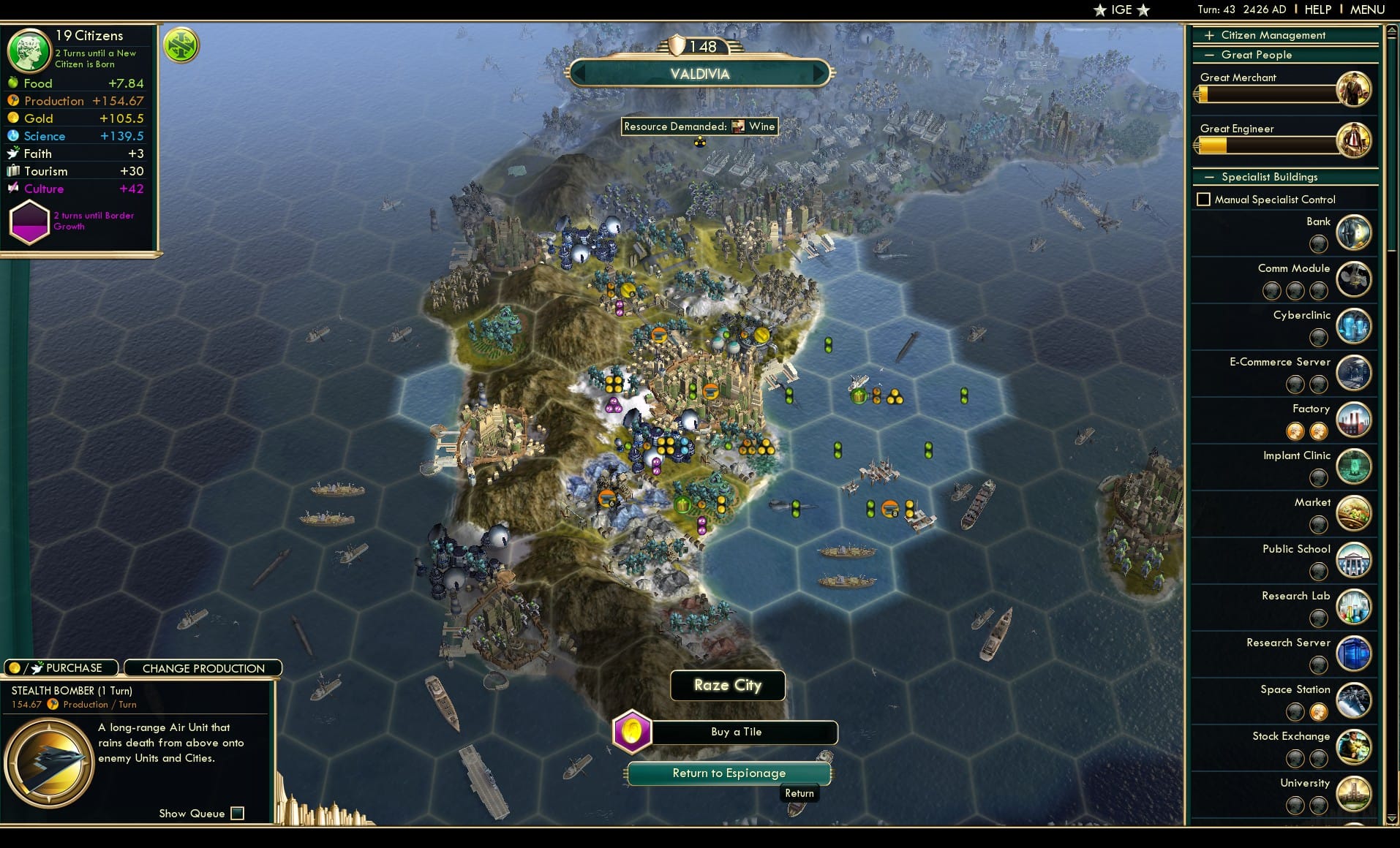Image resolution: width=1400 pixels, height=848 pixels.
Task: Click the Raze City button
Action: coord(727,685)
